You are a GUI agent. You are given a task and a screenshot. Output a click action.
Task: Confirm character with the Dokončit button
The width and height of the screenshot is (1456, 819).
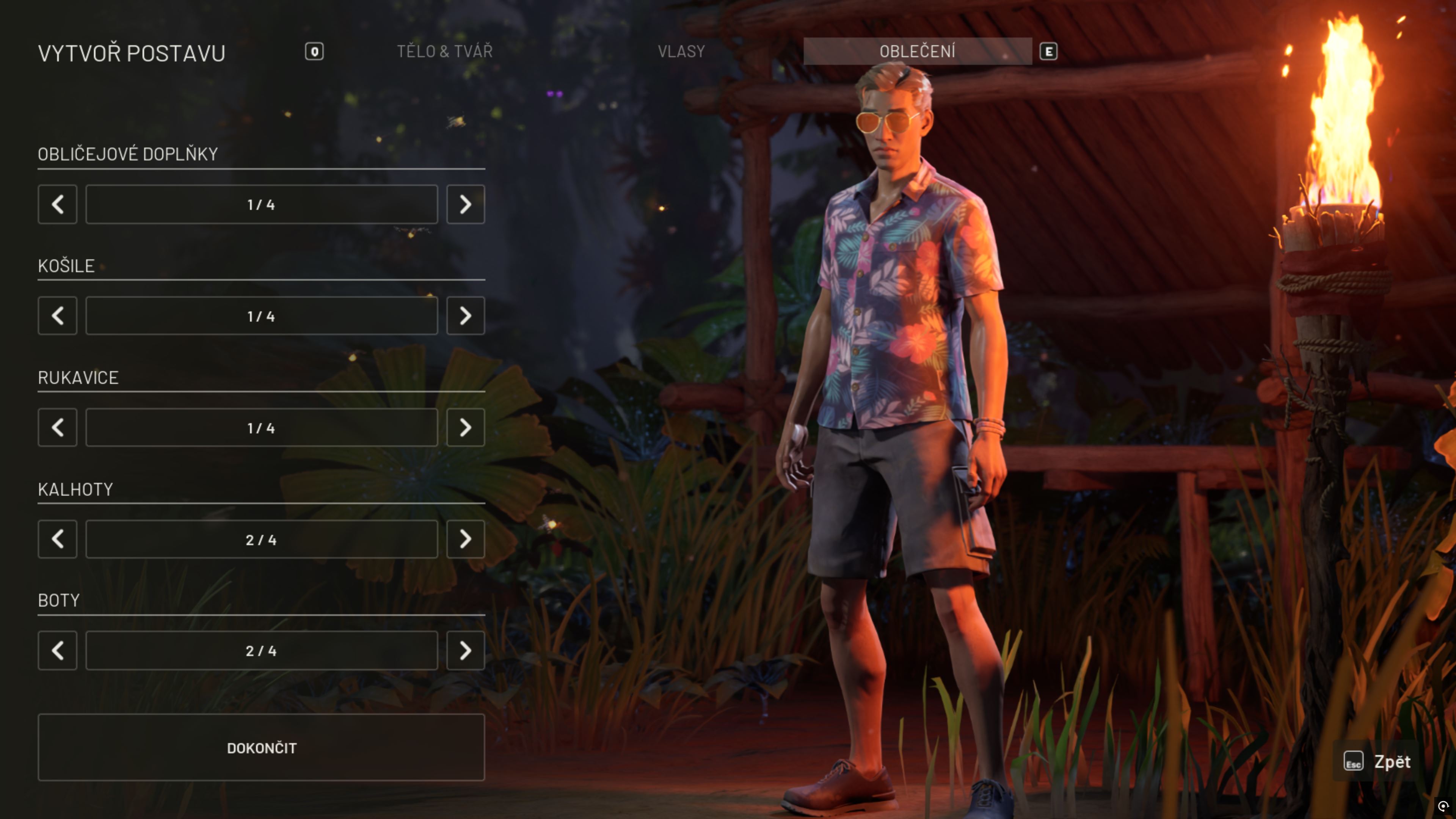(x=261, y=747)
